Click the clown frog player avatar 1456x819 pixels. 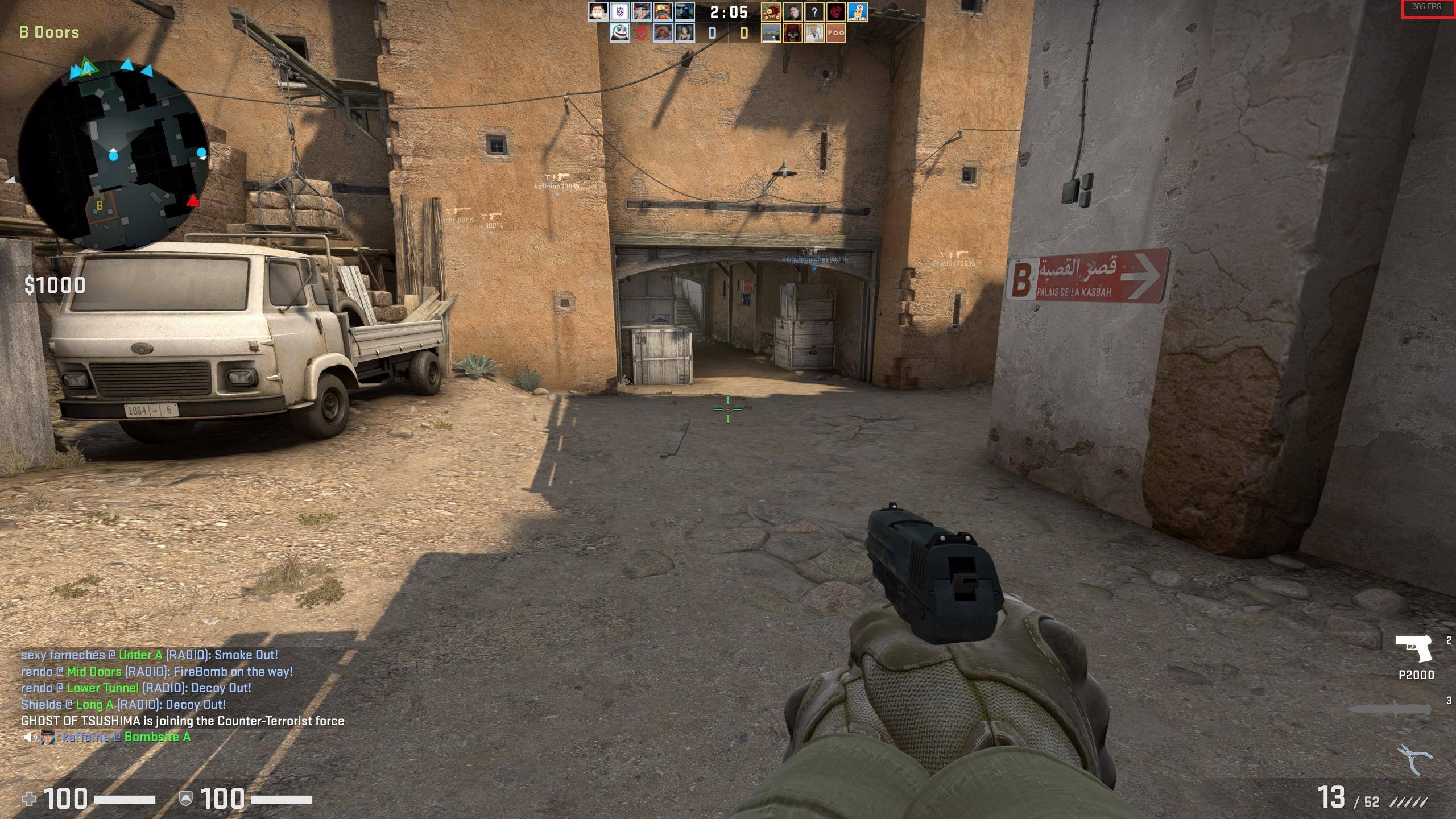coord(619,33)
